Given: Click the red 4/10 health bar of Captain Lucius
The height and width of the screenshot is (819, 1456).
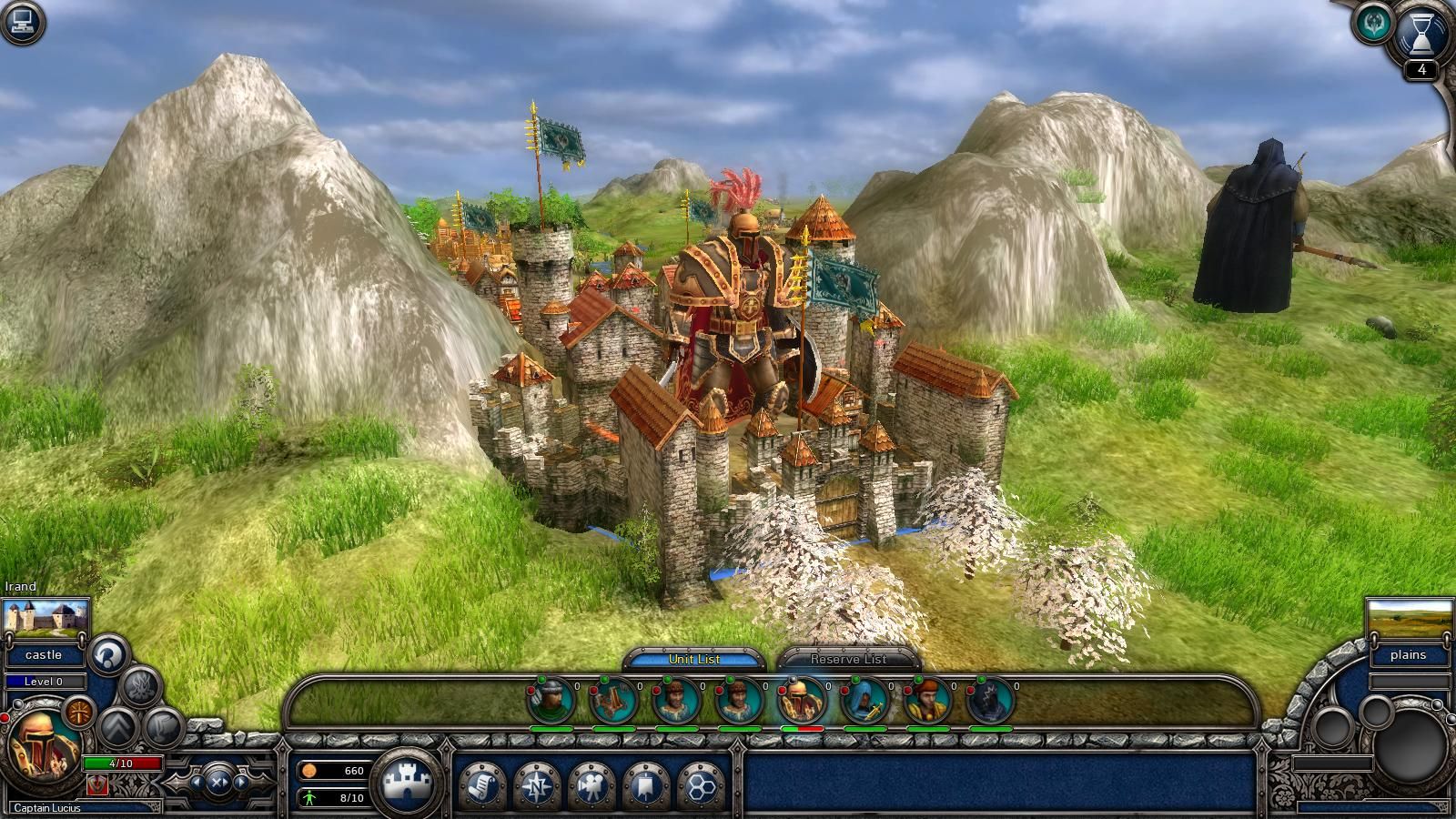Looking at the screenshot, I should coord(121,763).
